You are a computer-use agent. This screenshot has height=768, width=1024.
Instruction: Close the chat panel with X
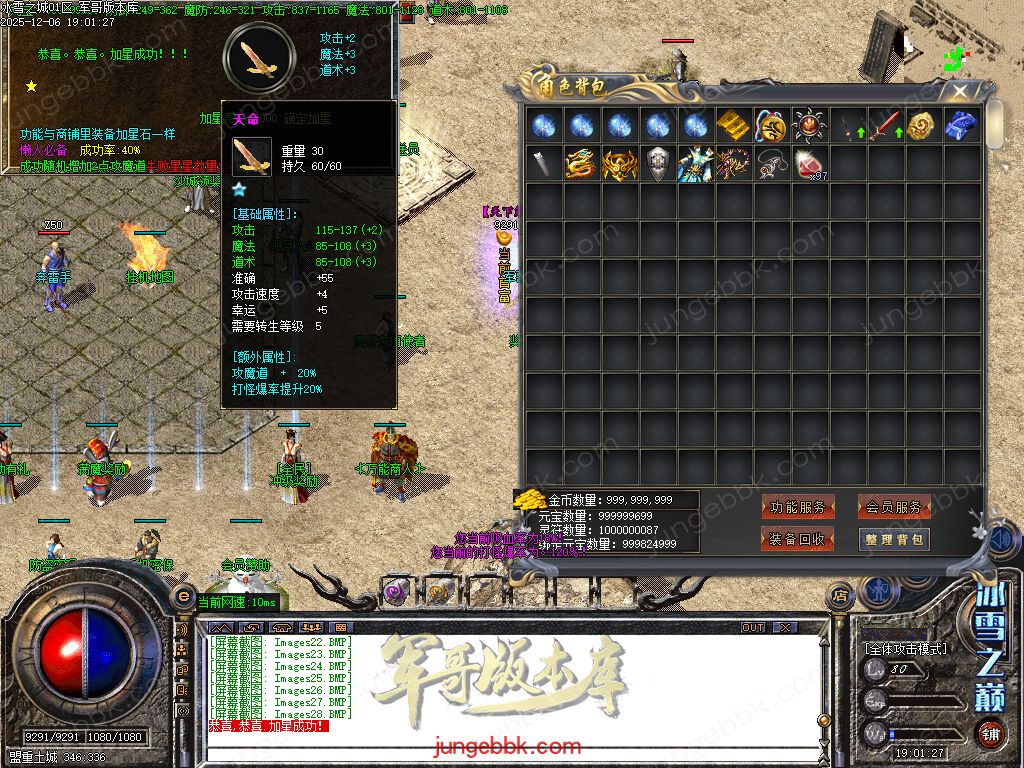pos(786,628)
